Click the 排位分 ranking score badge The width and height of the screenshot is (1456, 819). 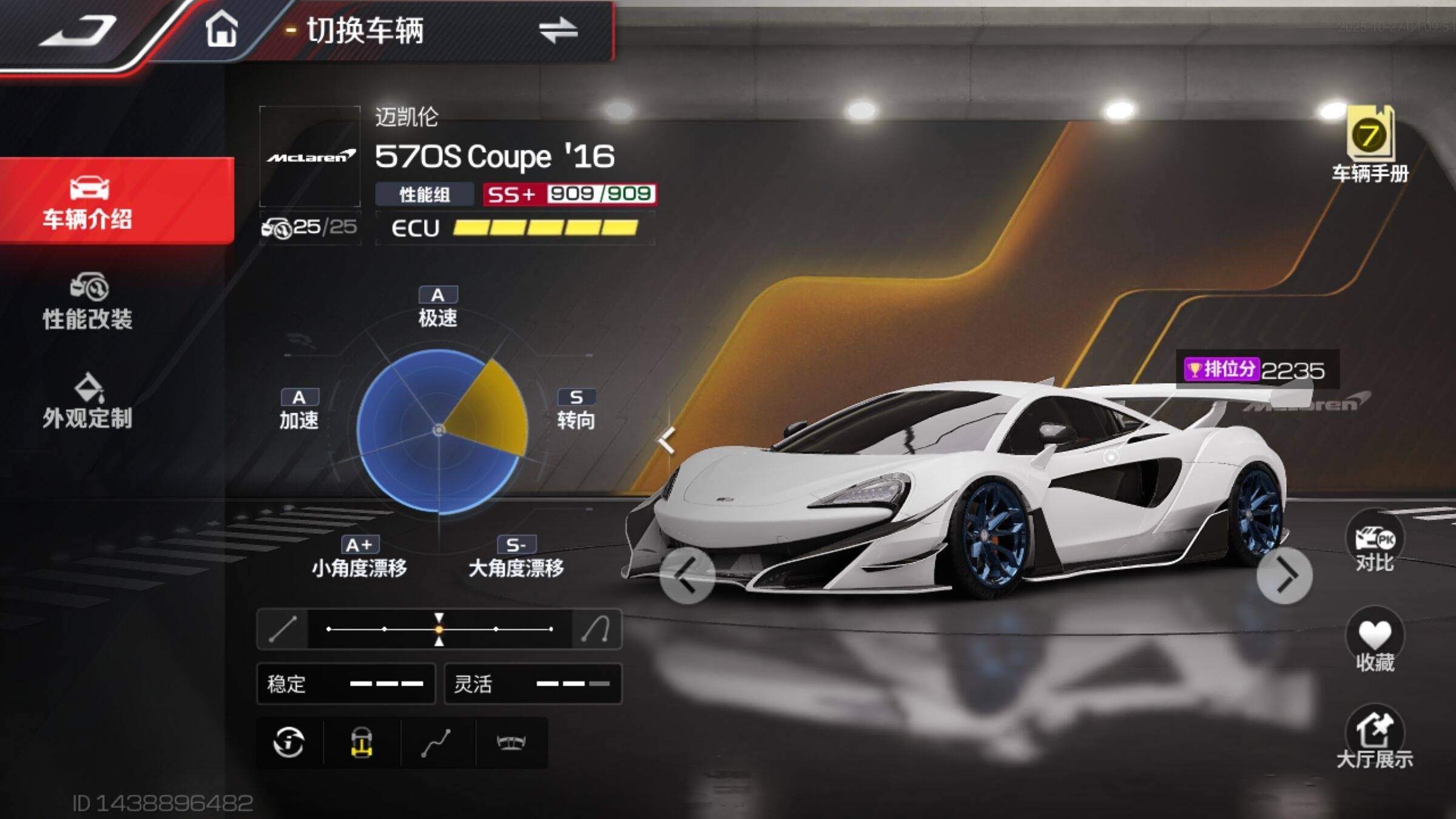pyautogui.click(x=1255, y=369)
